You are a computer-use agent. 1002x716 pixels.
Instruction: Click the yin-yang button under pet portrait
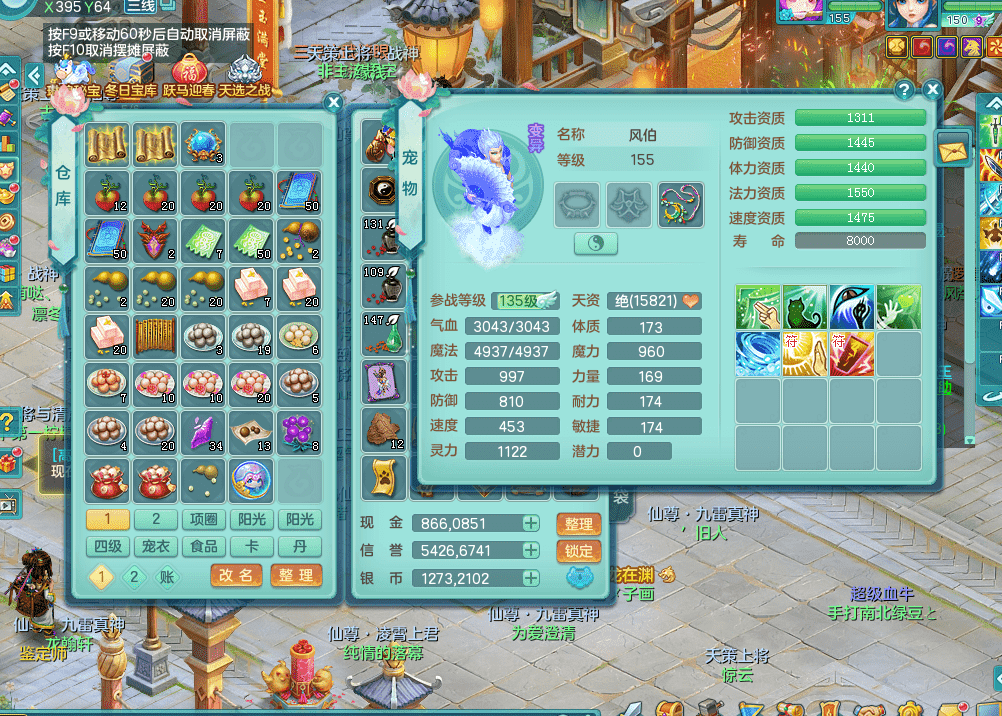pyautogui.click(x=595, y=243)
